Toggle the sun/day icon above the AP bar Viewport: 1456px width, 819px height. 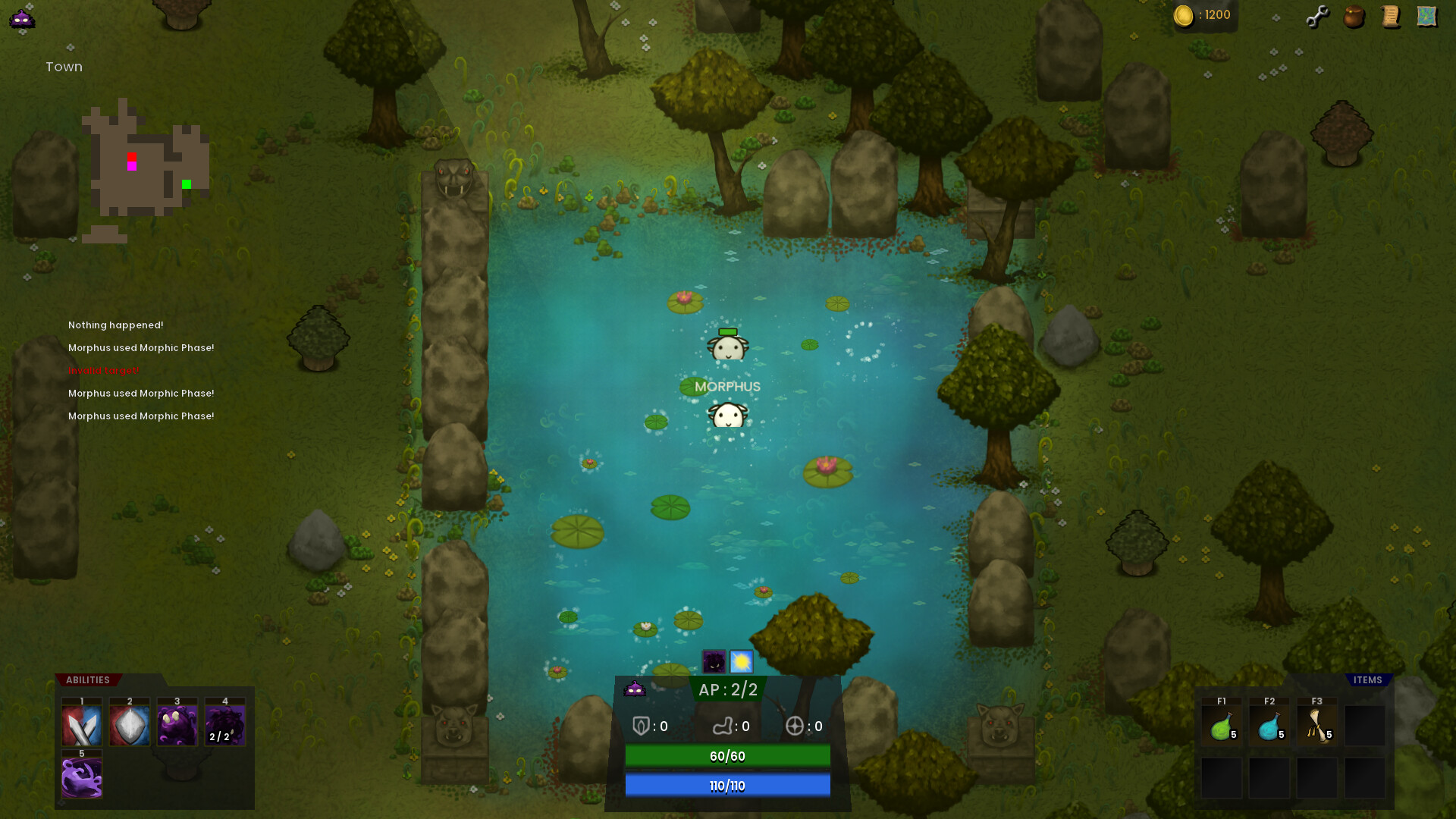click(740, 661)
